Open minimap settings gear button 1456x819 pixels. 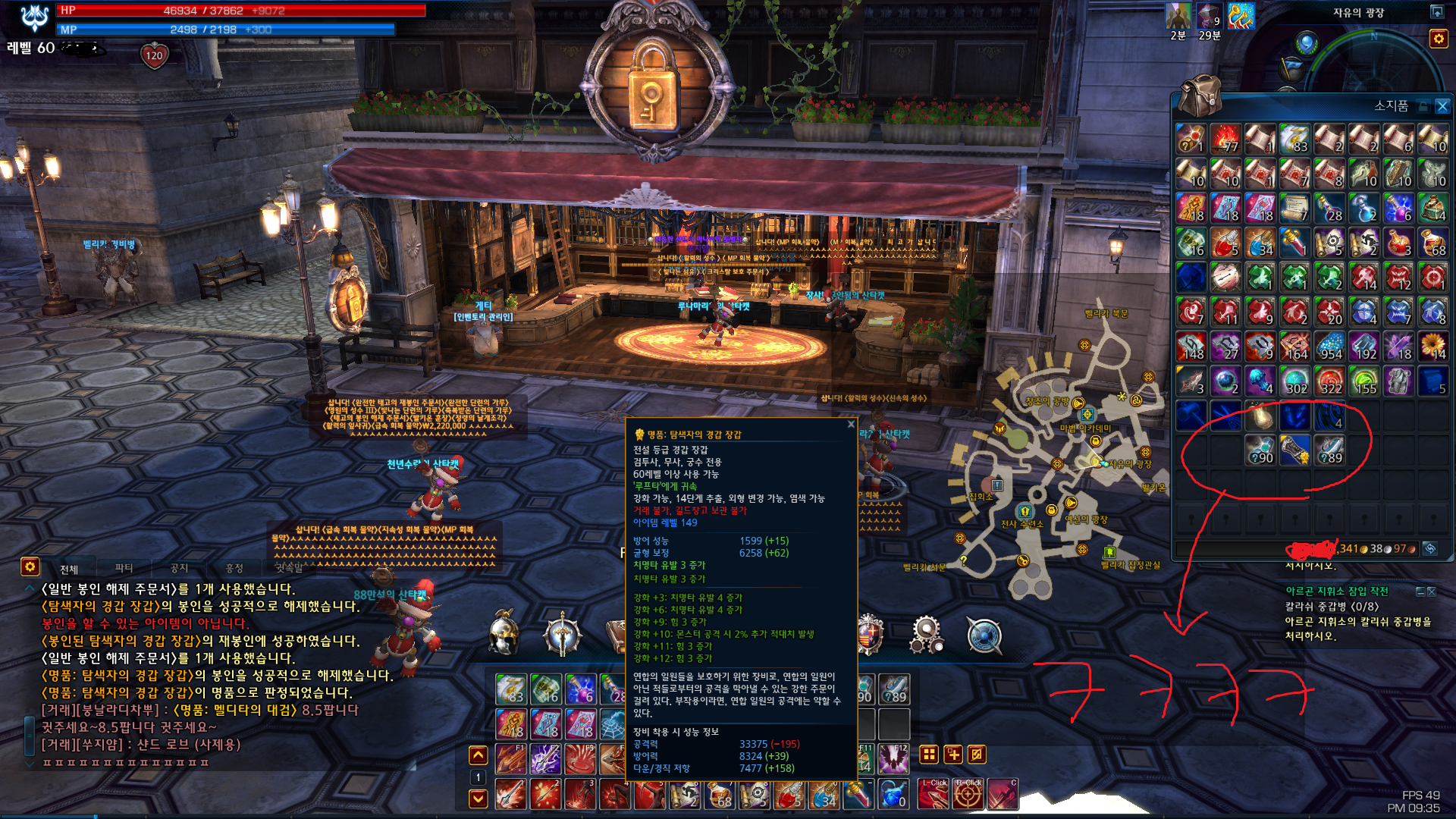[1438, 39]
